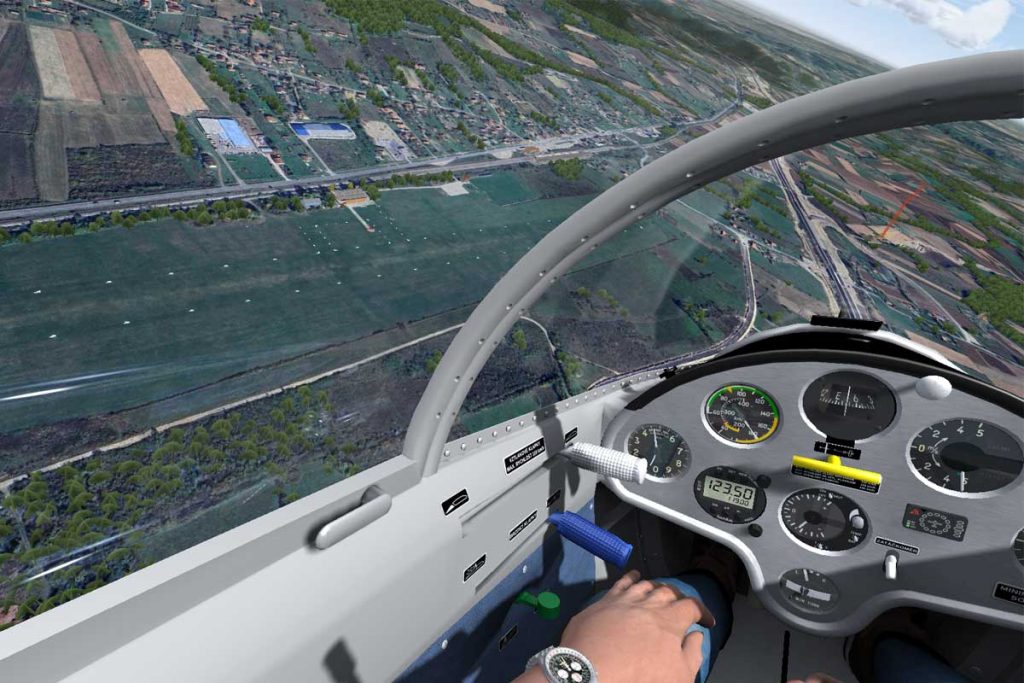Grab the white grip lever handle
Screen dimensions: 1024x683
[x=606, y=461]
